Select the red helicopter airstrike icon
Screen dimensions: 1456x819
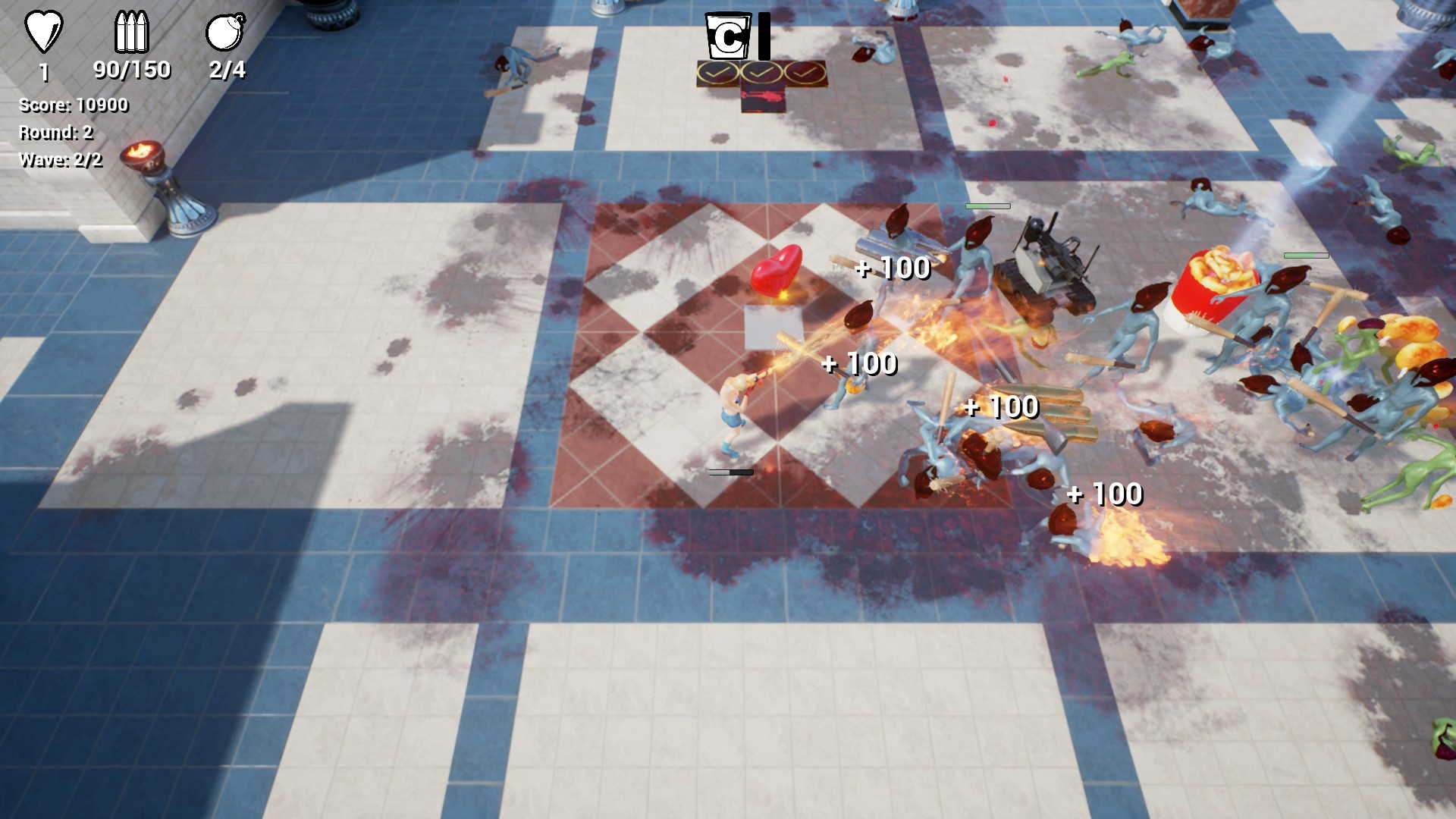(x=762, y=99)
